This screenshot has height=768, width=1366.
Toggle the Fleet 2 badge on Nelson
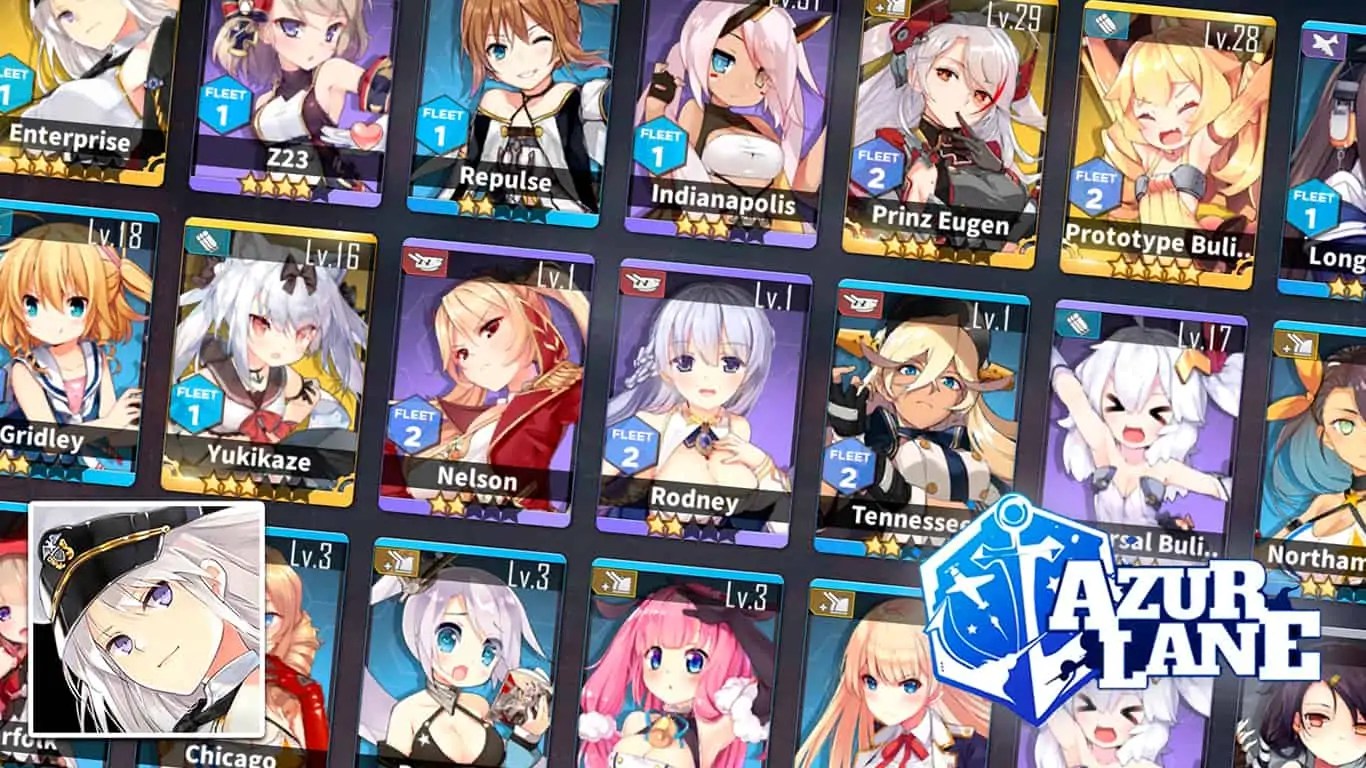click(413, 425)
